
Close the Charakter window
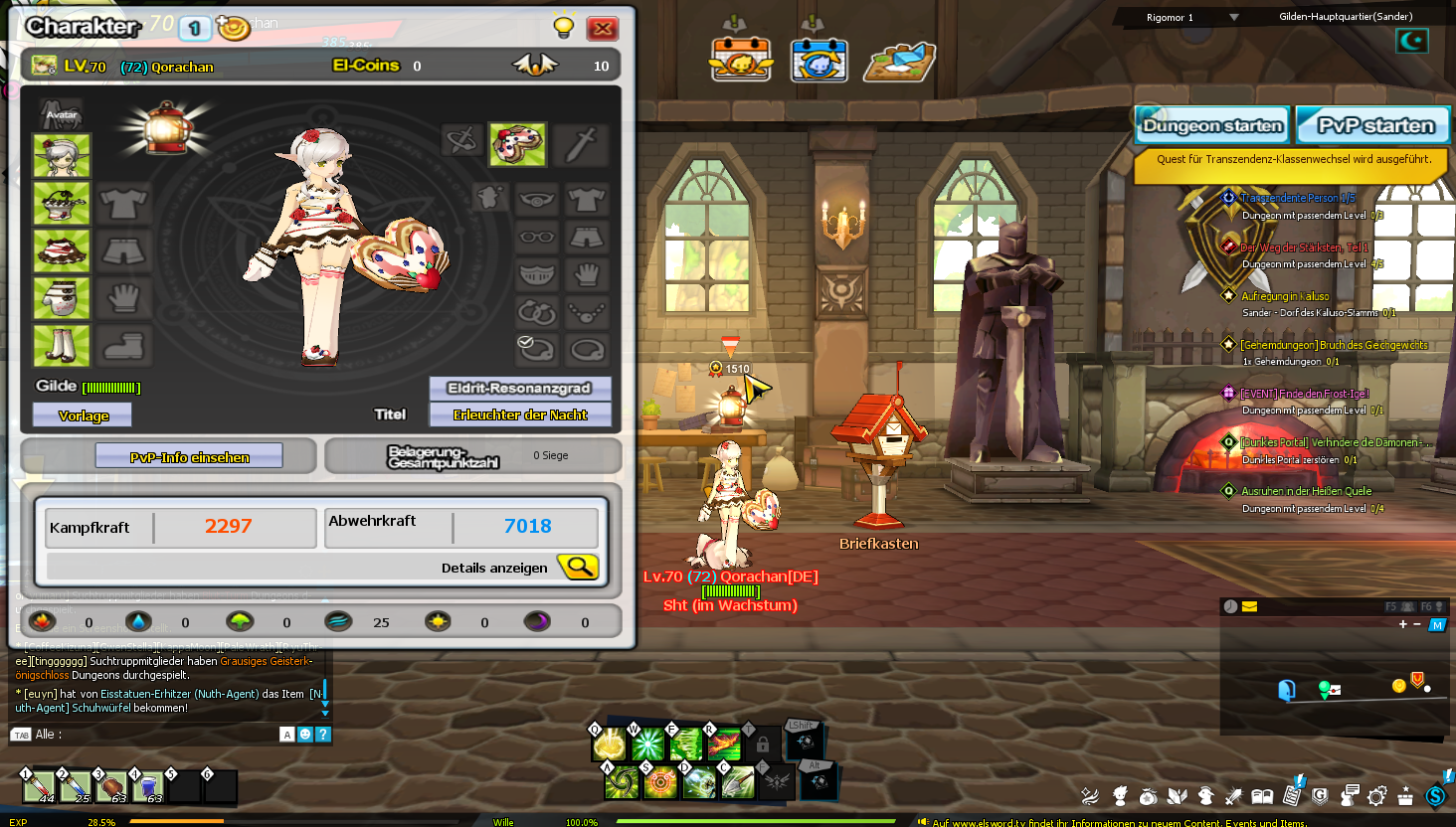coord(602,29)
